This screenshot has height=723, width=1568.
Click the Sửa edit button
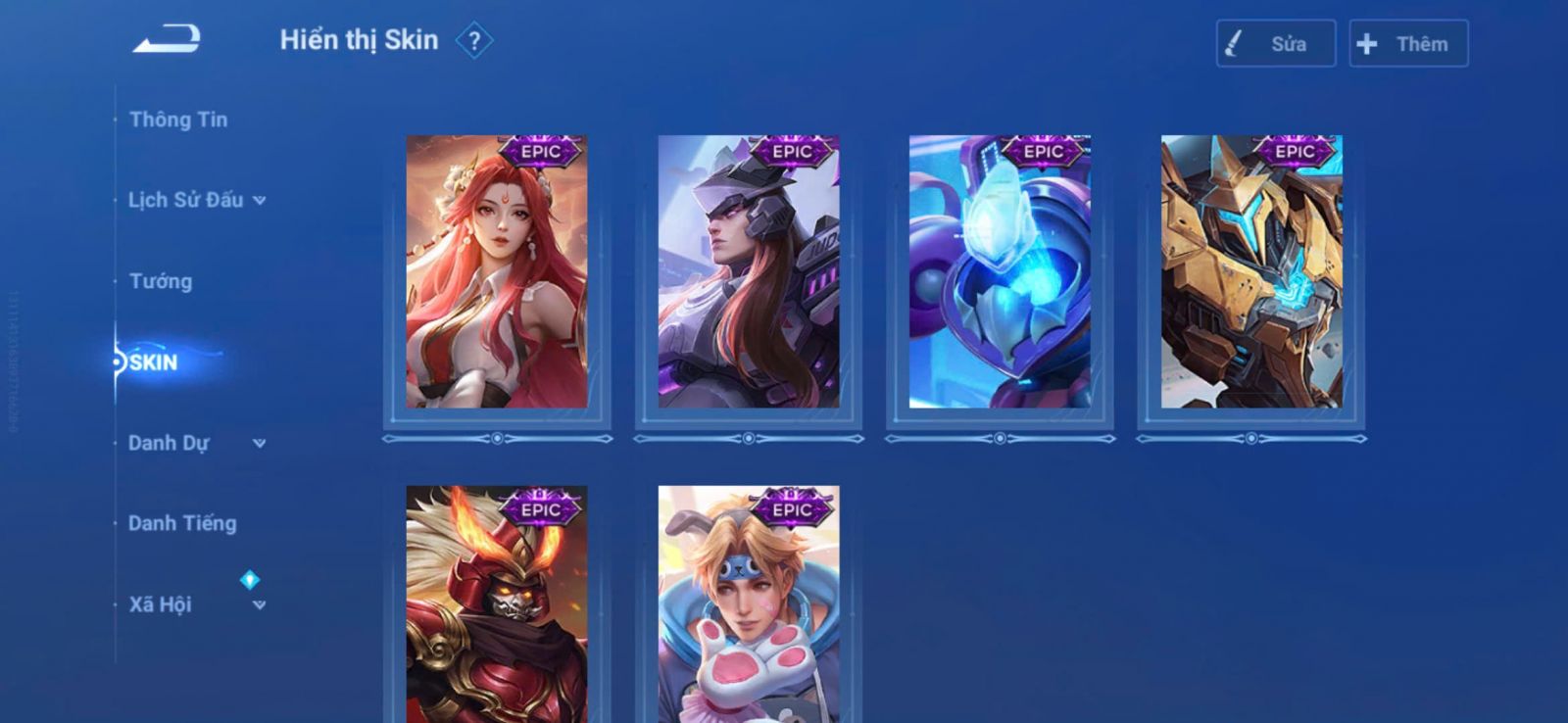pyautogui.click(x=1275, y=44)
